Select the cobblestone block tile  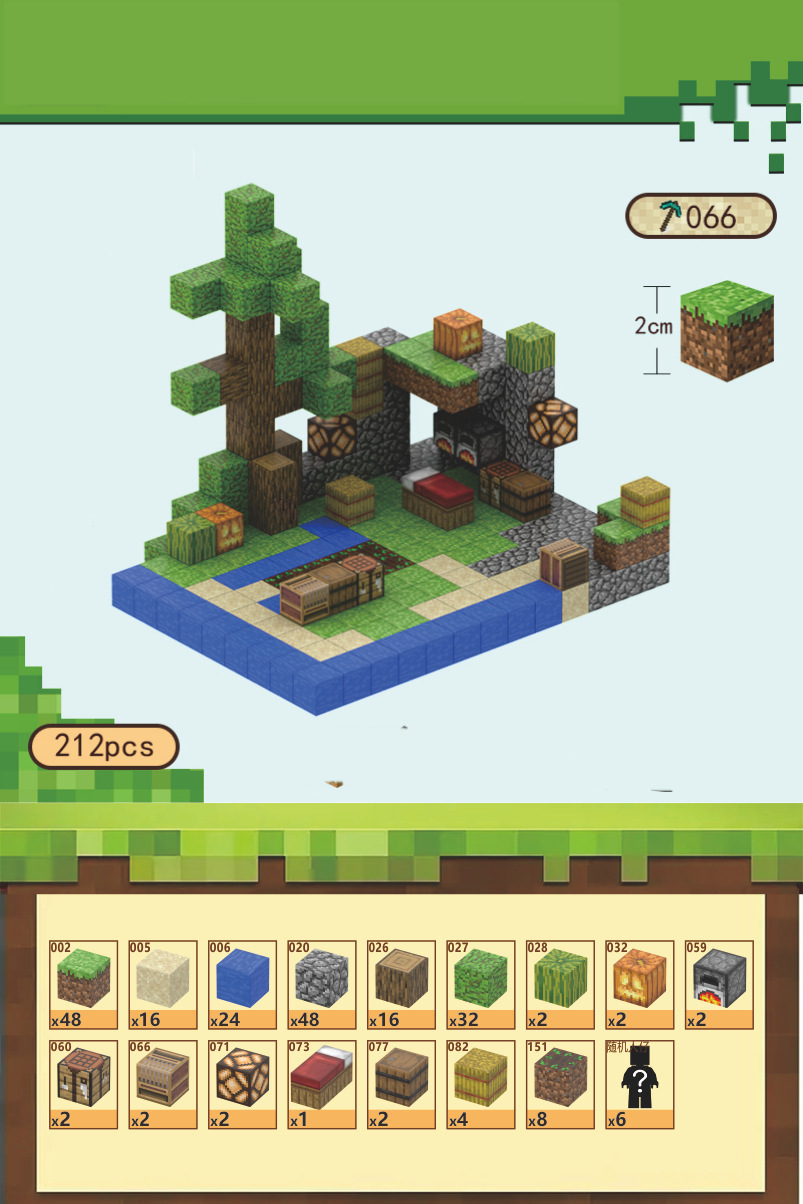322,985
